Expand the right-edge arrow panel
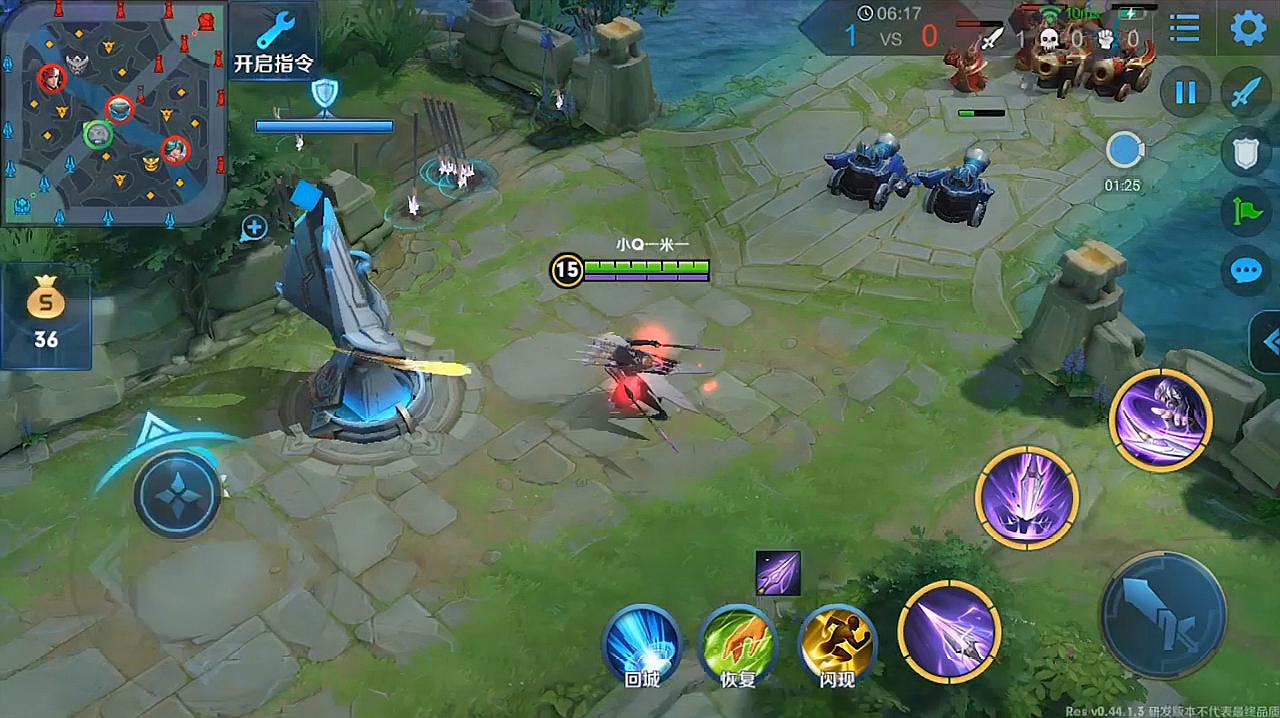1280x718 pixels. pyautogui.click(x=1268, y=342)
